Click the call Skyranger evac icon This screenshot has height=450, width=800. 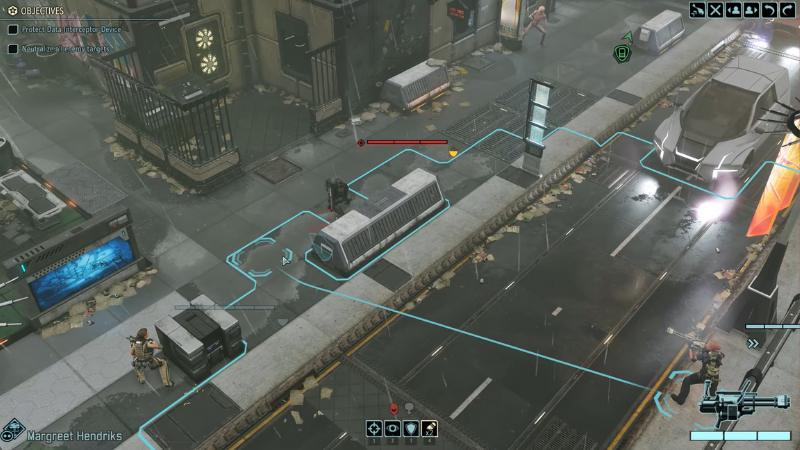coord(697,10)
